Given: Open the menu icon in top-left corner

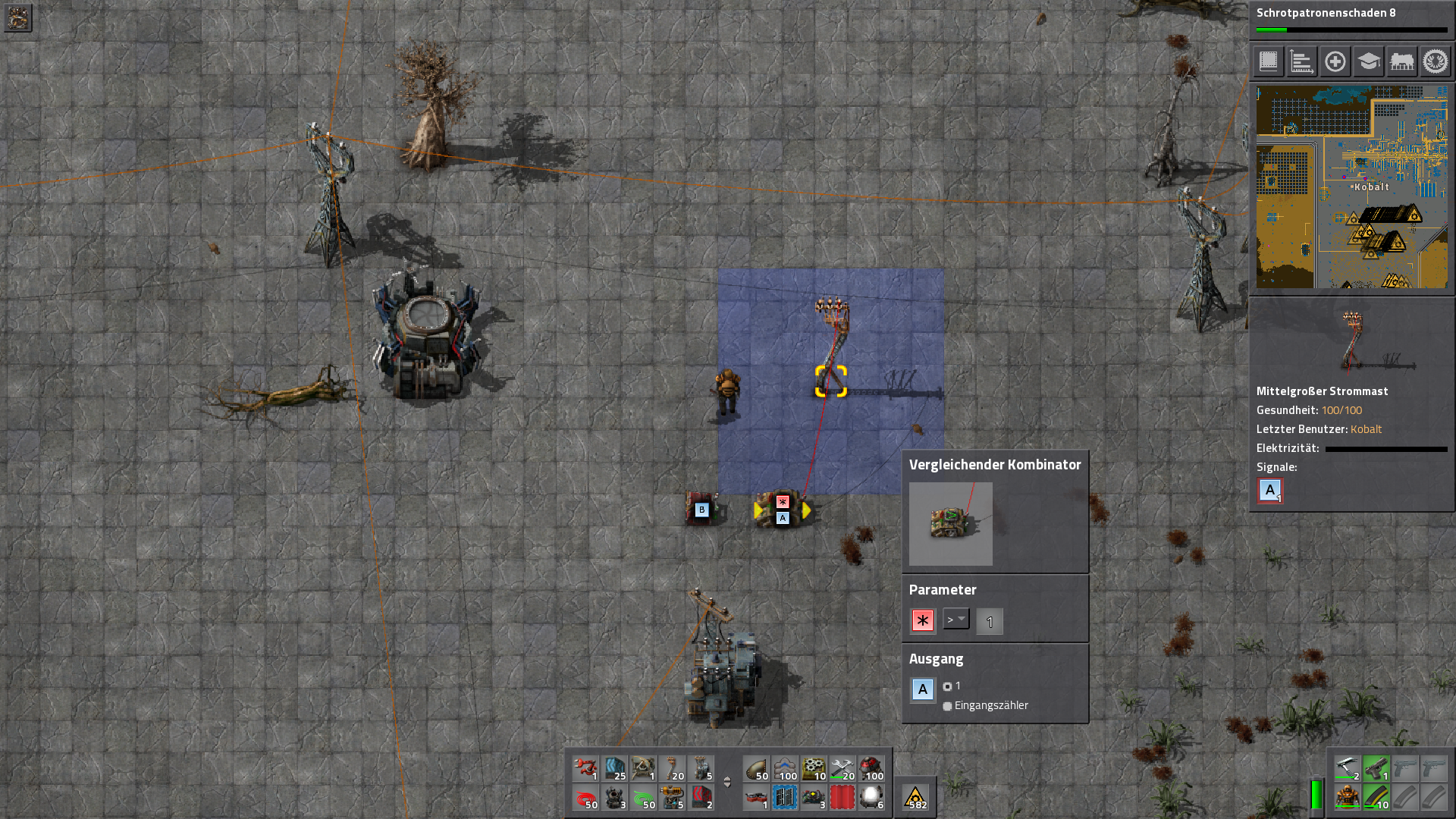Looking at the screenshot, I should pos(17,17).
